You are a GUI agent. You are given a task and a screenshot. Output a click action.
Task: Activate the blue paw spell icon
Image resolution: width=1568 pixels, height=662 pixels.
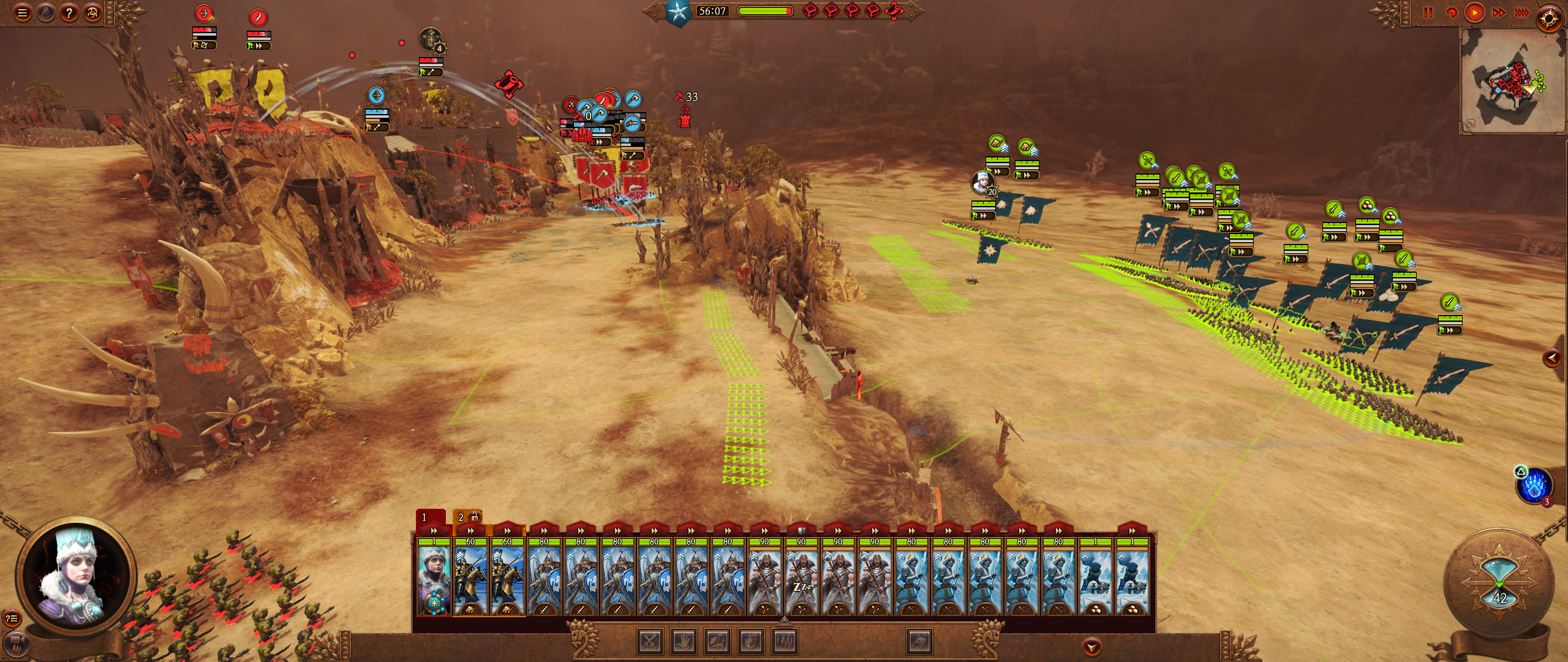coord(1534,485)
